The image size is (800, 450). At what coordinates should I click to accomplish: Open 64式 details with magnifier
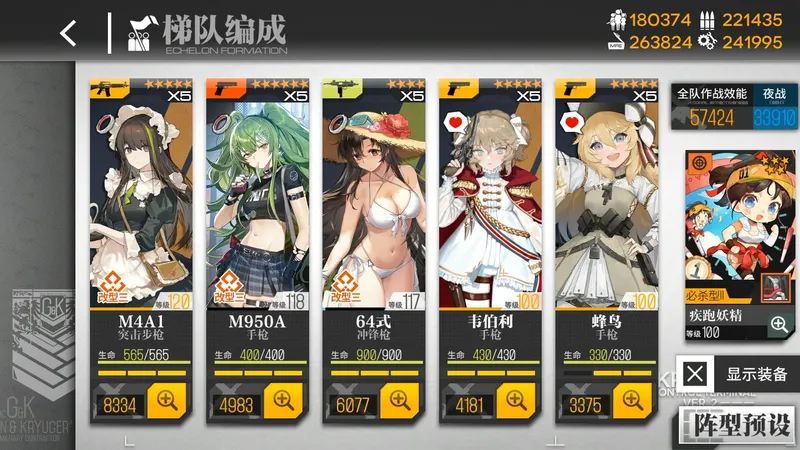point(401,402)
